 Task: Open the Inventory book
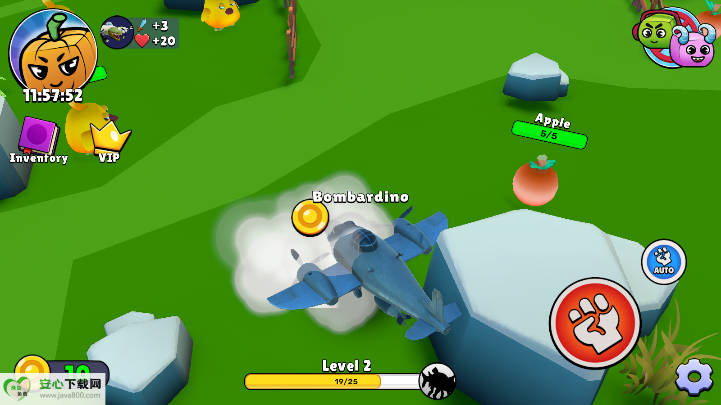point(38,137)
